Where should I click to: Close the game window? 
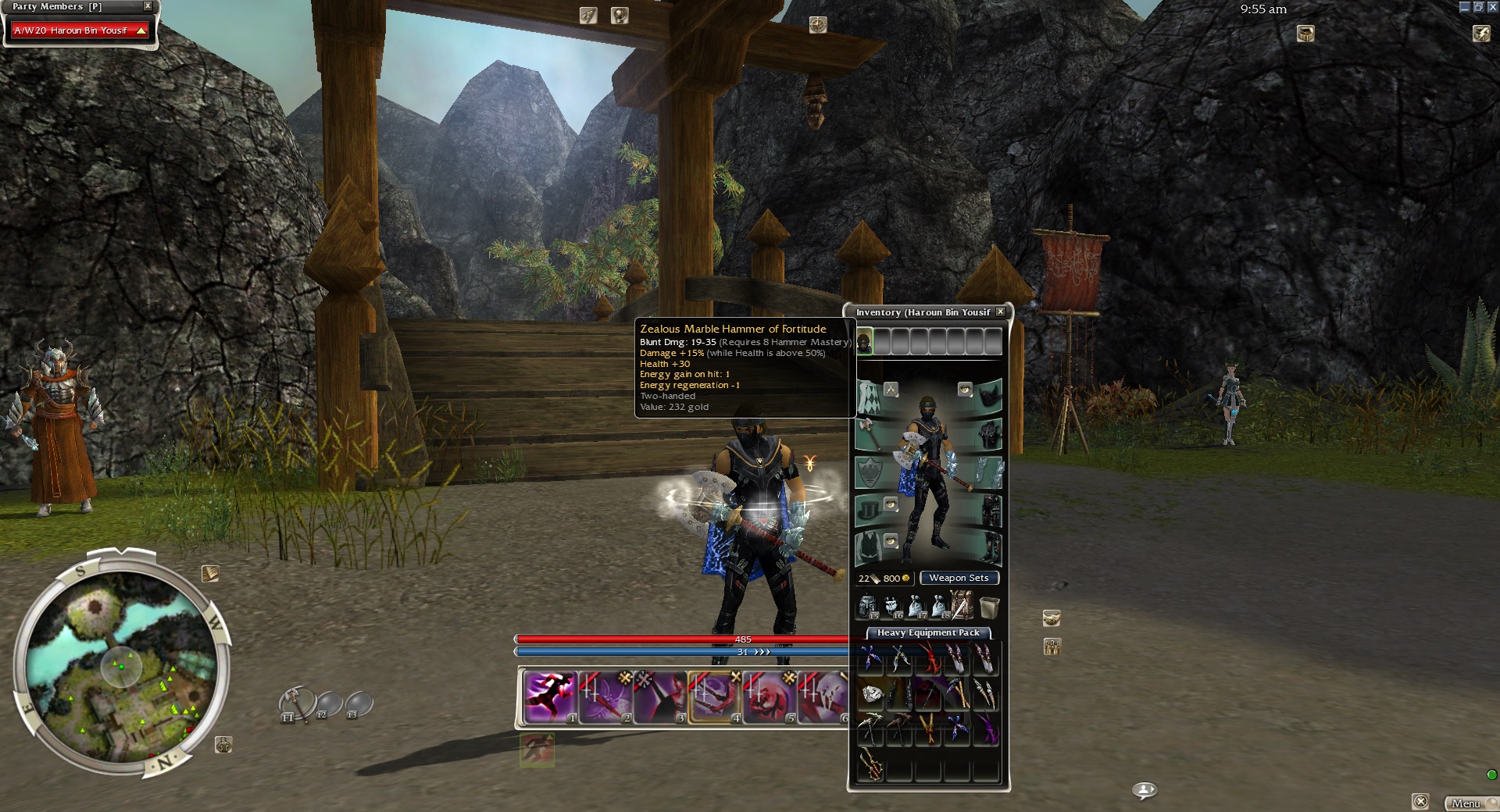1491,7
